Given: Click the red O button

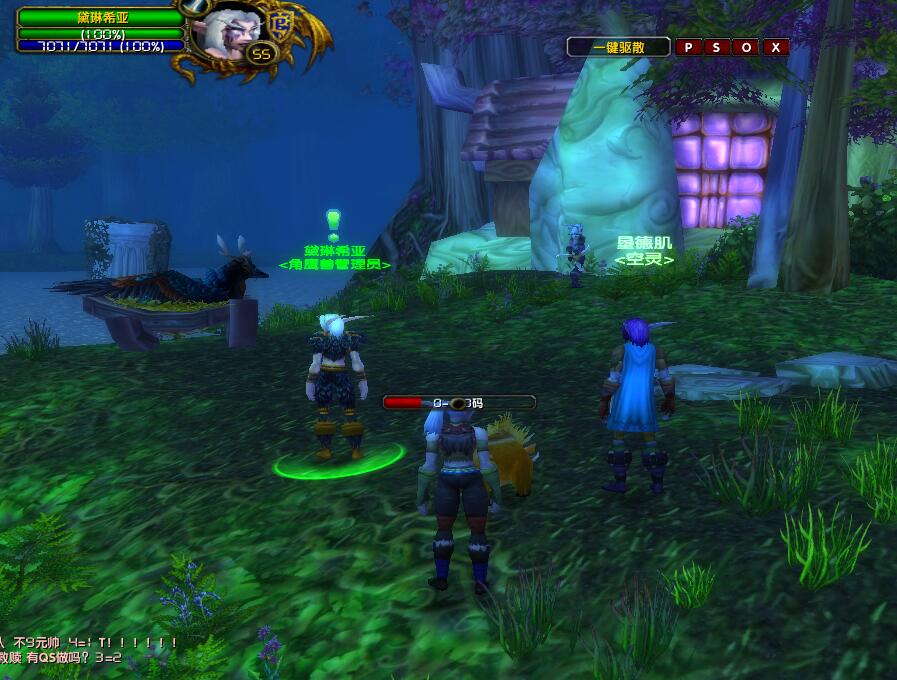Looking at the screenshot, I should point(746,47).
